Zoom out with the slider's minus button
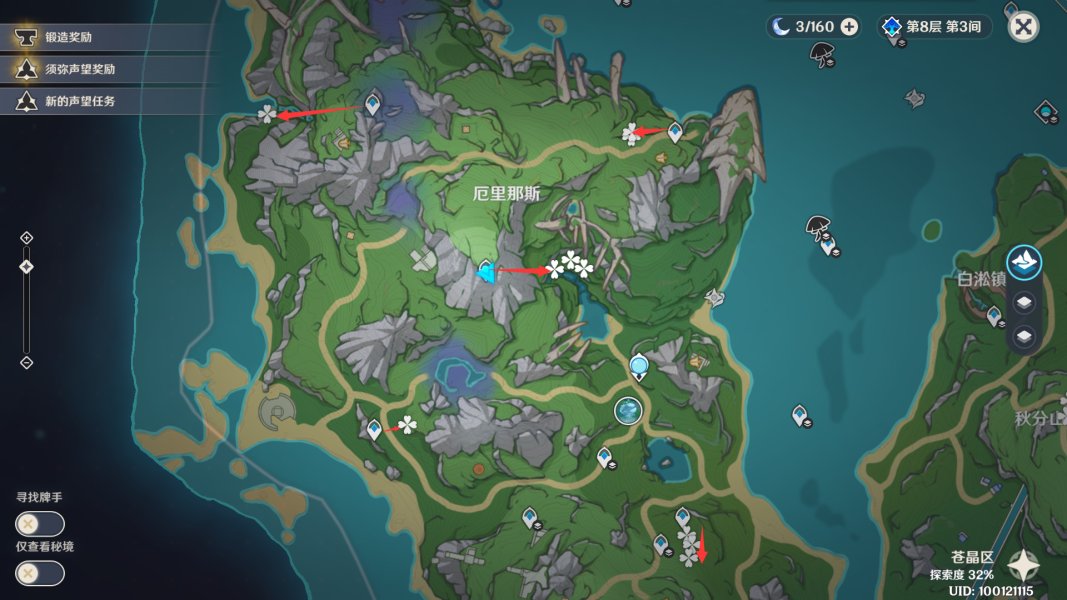 27,362
